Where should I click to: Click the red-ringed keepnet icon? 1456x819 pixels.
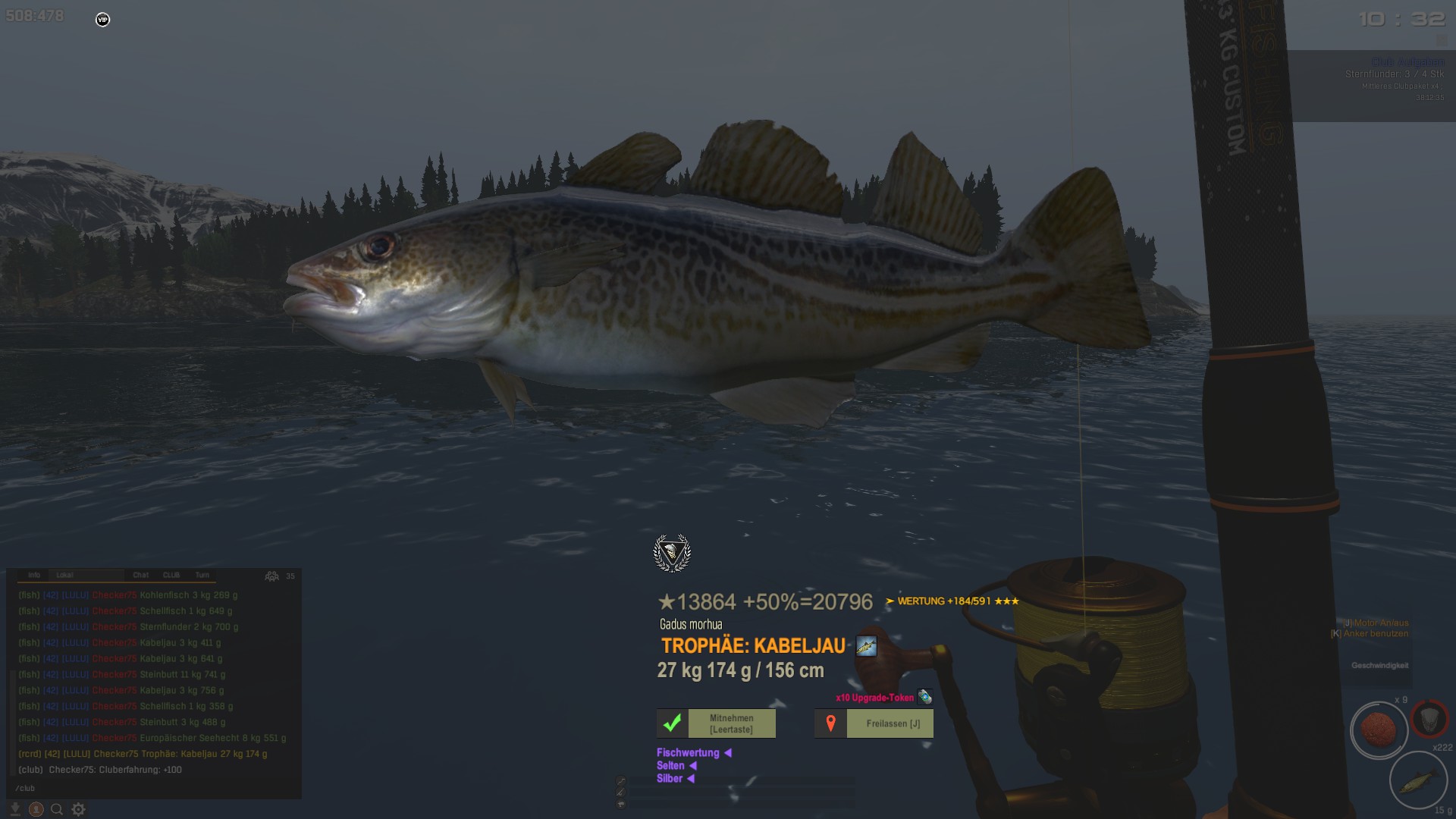pos(1429,717)
